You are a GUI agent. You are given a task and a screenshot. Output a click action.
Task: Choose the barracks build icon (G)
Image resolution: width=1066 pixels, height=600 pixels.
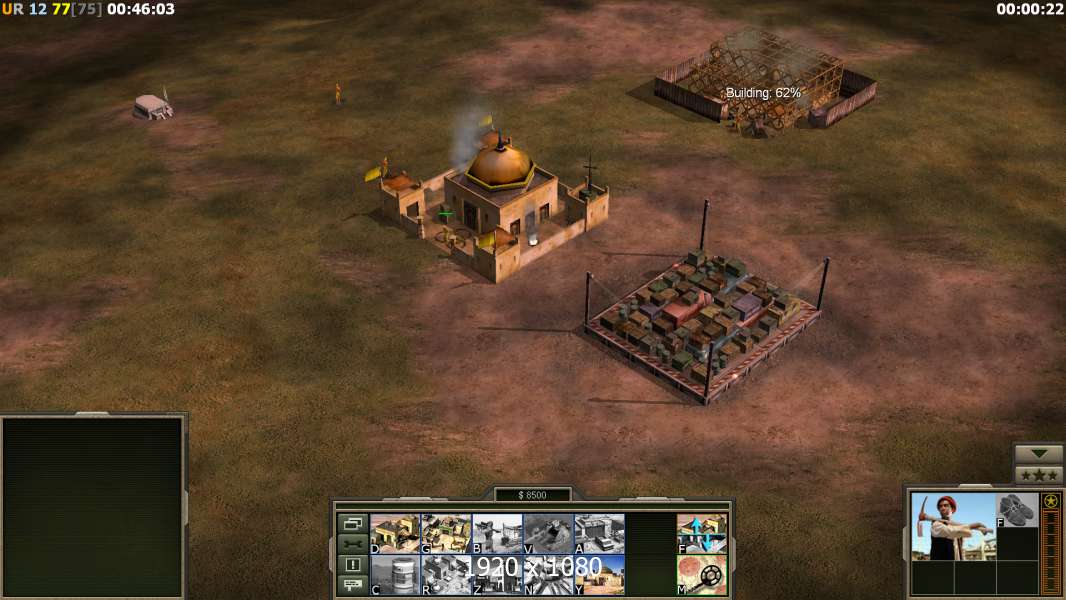(x=446, y=533)
